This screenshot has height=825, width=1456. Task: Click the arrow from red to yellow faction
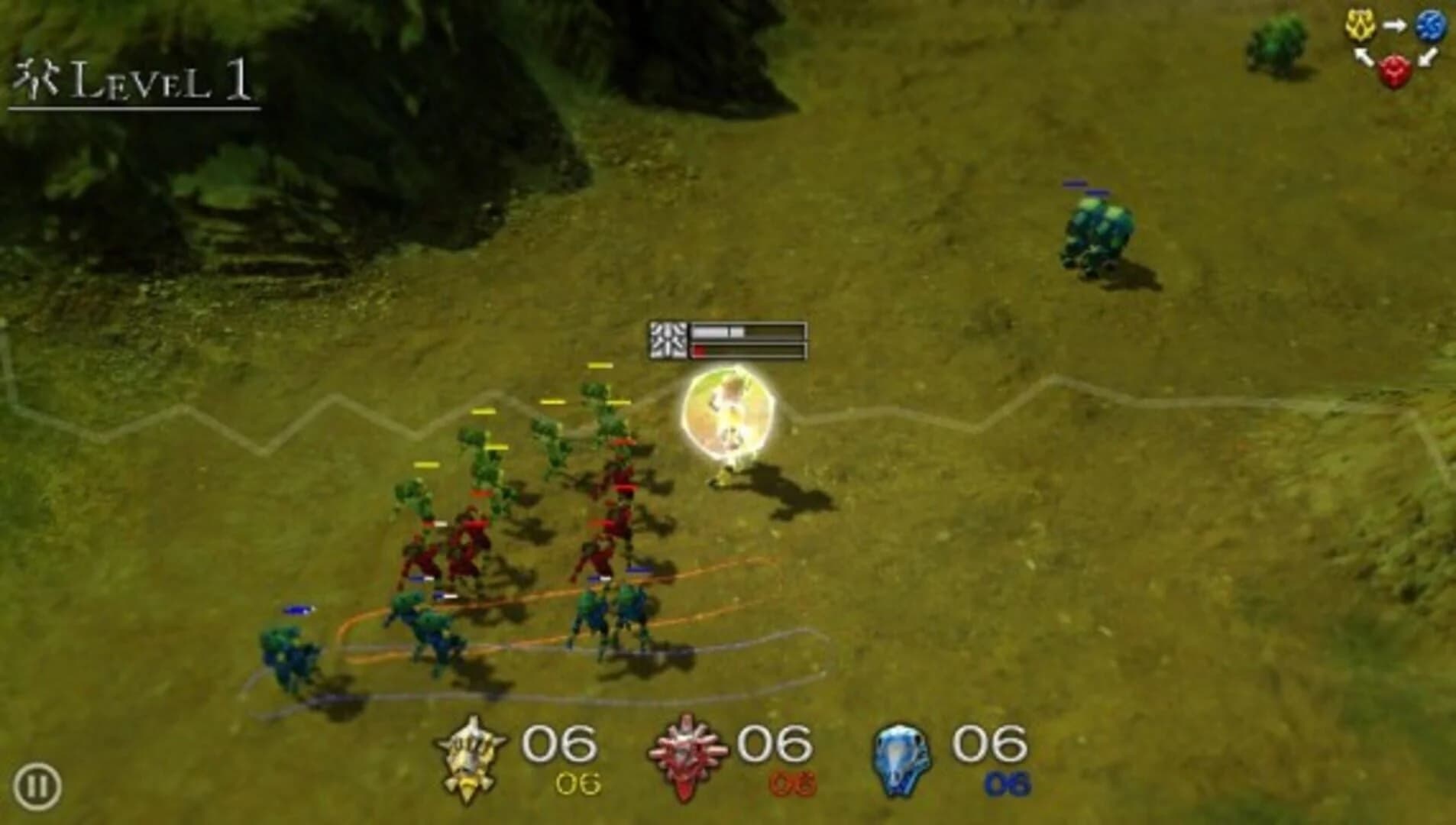[x=1362, y=57]
